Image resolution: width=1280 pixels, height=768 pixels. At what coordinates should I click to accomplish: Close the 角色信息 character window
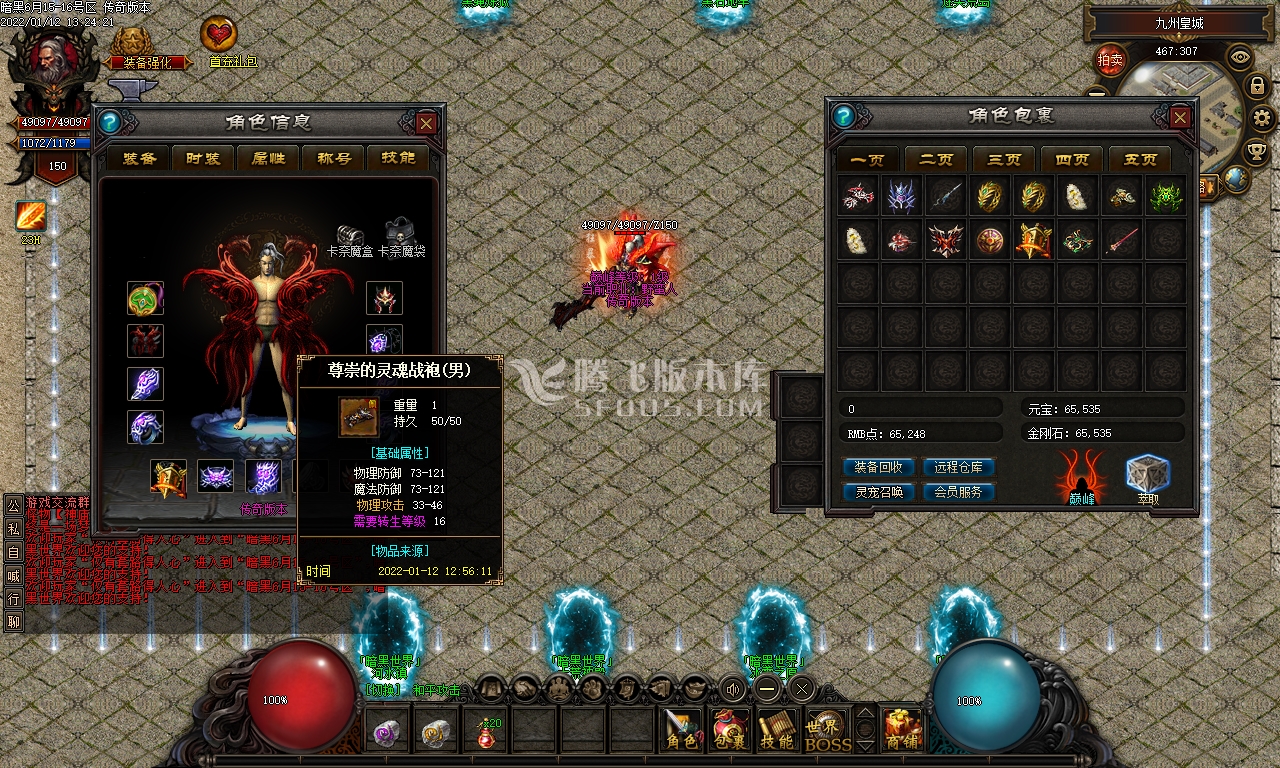pyautogui.click(x=426, y=123)
